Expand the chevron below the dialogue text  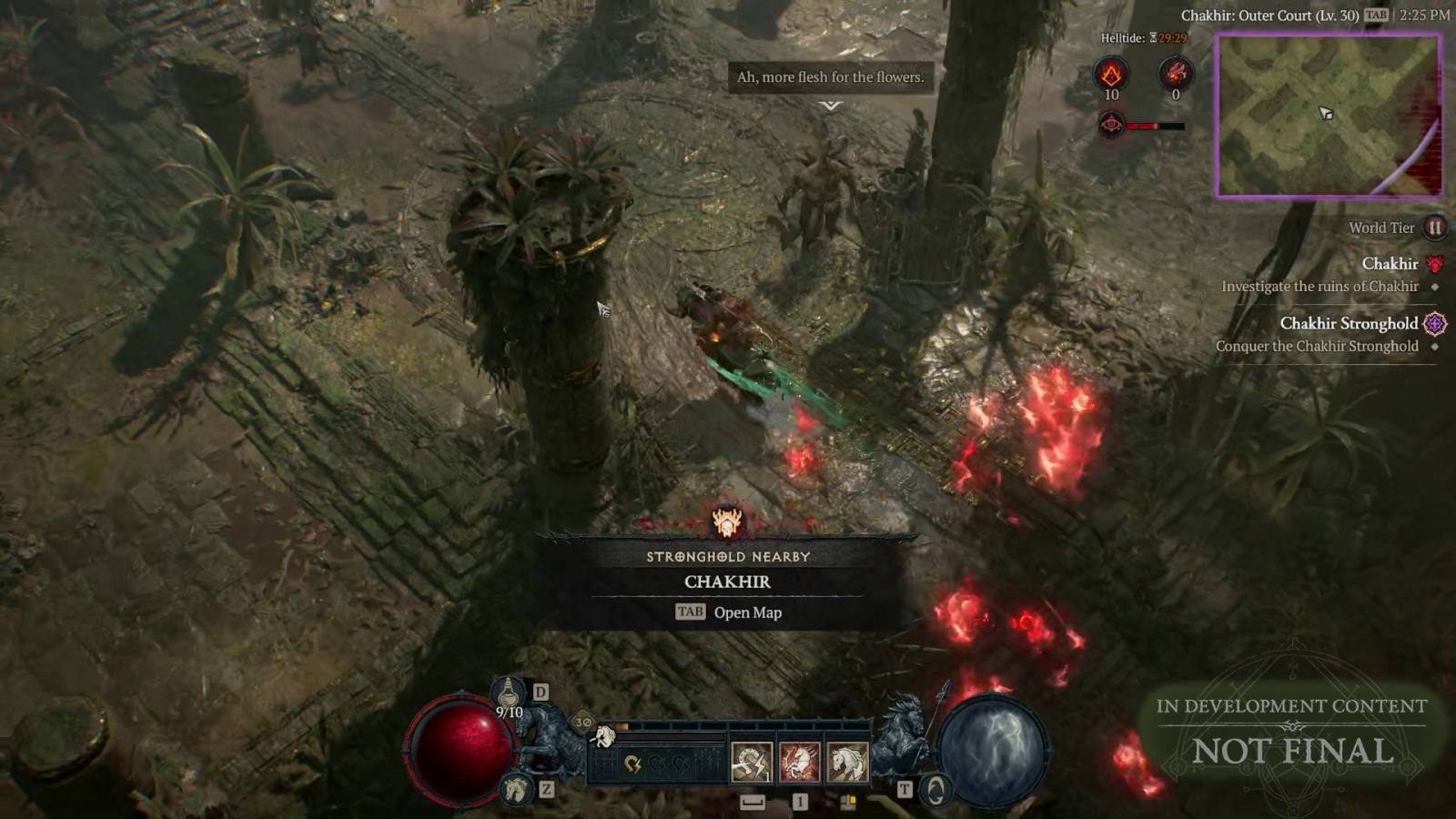pyautogui.click(x=829, y=106)
